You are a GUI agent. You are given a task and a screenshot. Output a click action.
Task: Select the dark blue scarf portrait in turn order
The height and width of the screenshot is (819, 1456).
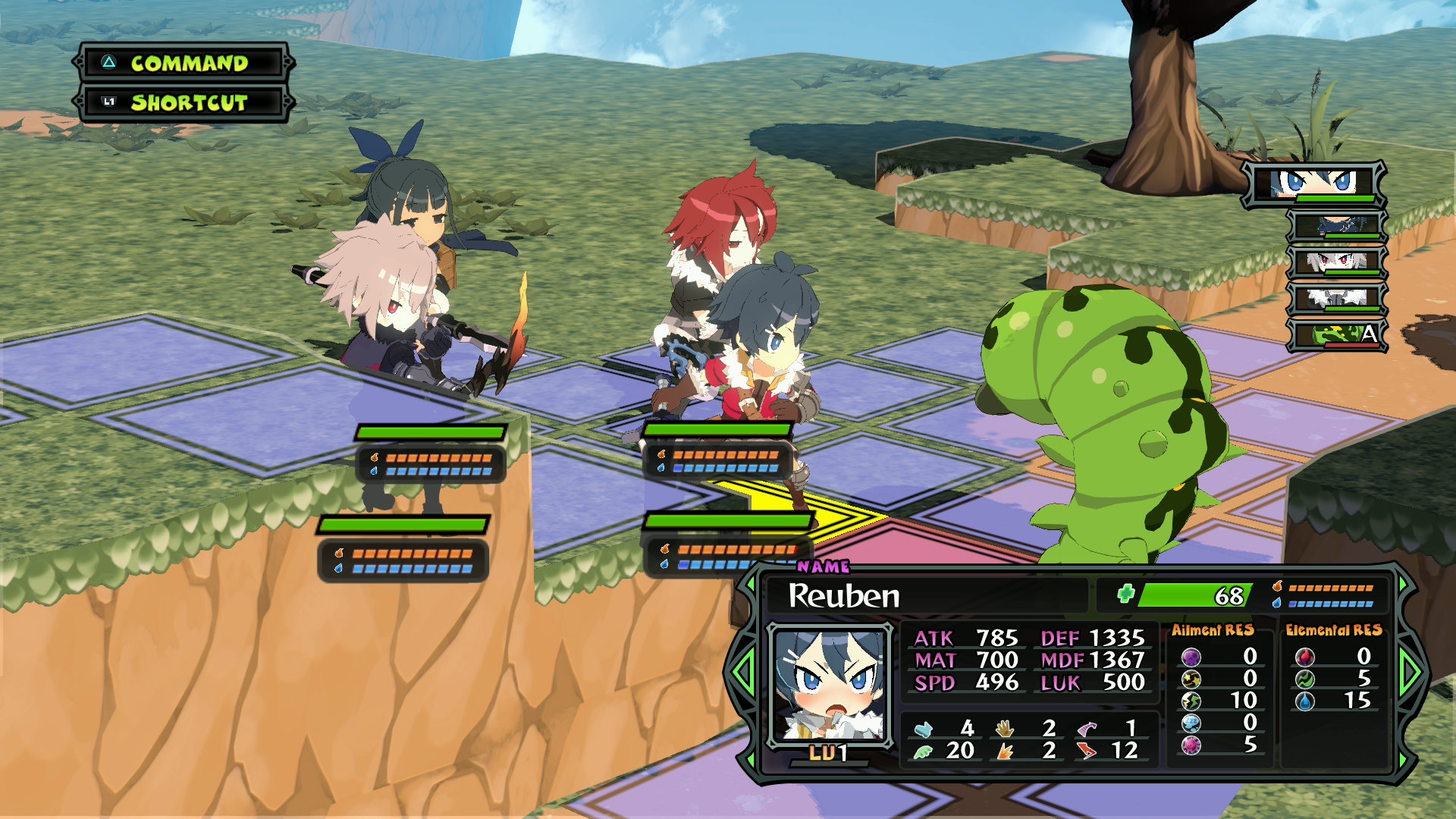(1337, 225)
